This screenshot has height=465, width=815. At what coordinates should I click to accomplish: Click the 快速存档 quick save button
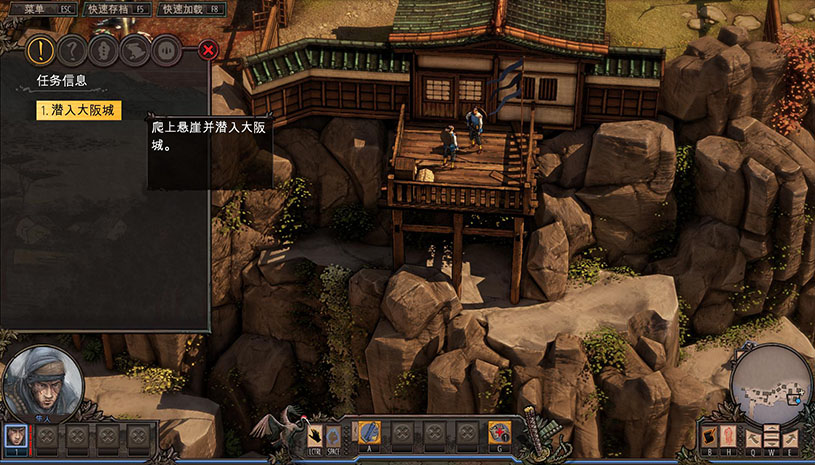116,8
